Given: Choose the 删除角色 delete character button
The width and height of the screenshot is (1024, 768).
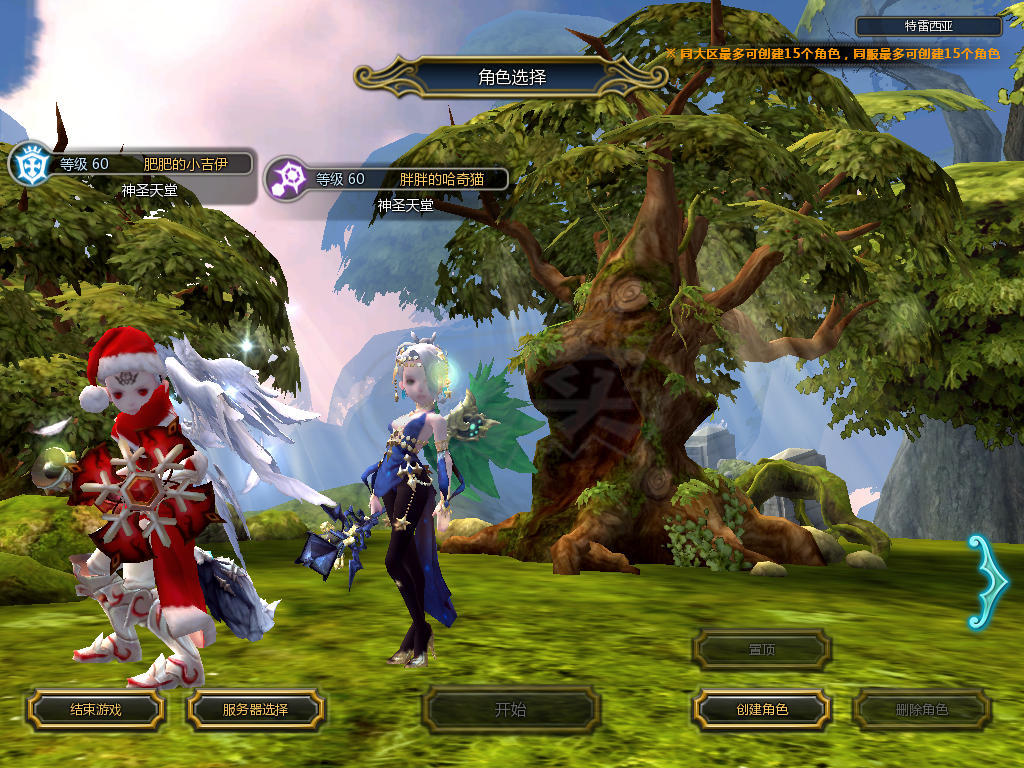Looking at the screenshot, I should point(922,710).
